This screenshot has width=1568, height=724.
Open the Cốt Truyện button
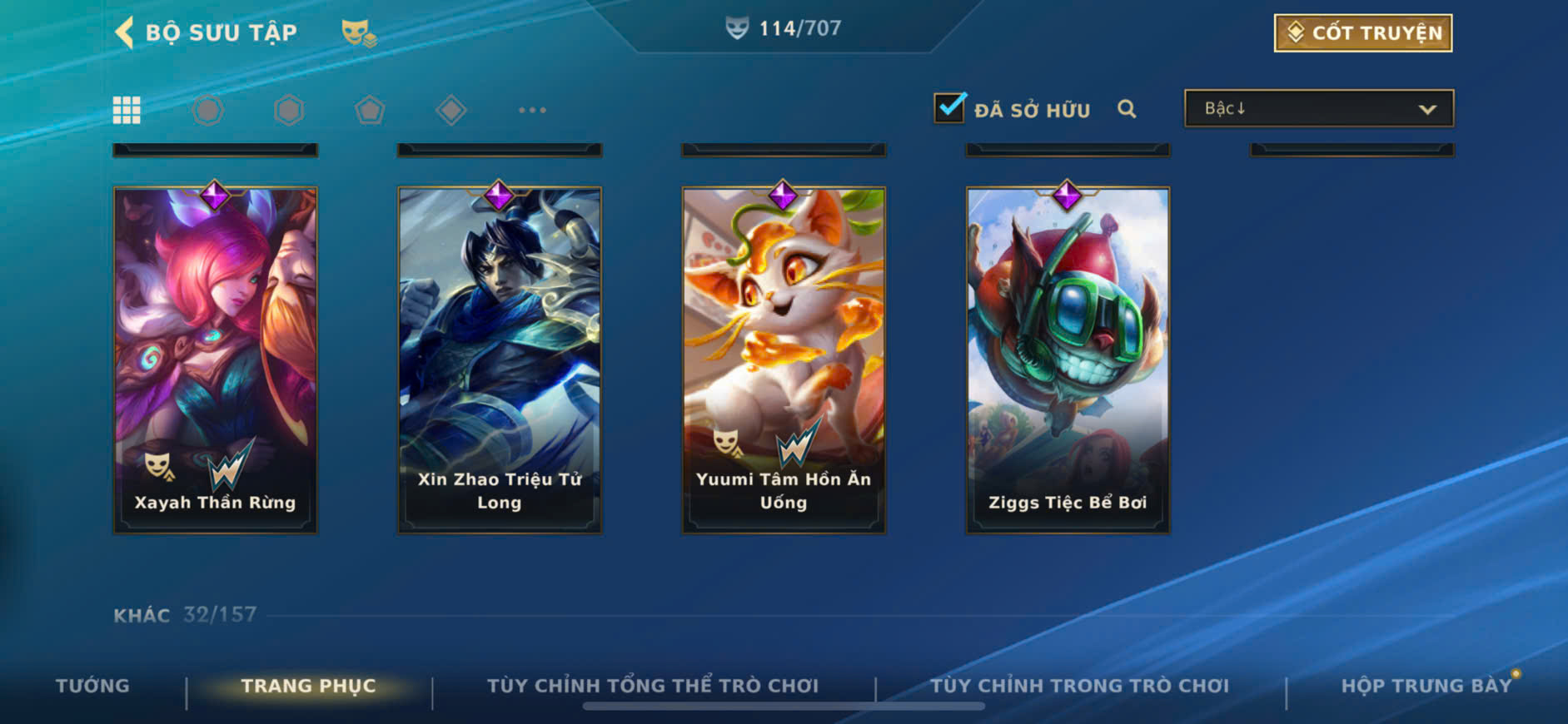[1363, 33]
